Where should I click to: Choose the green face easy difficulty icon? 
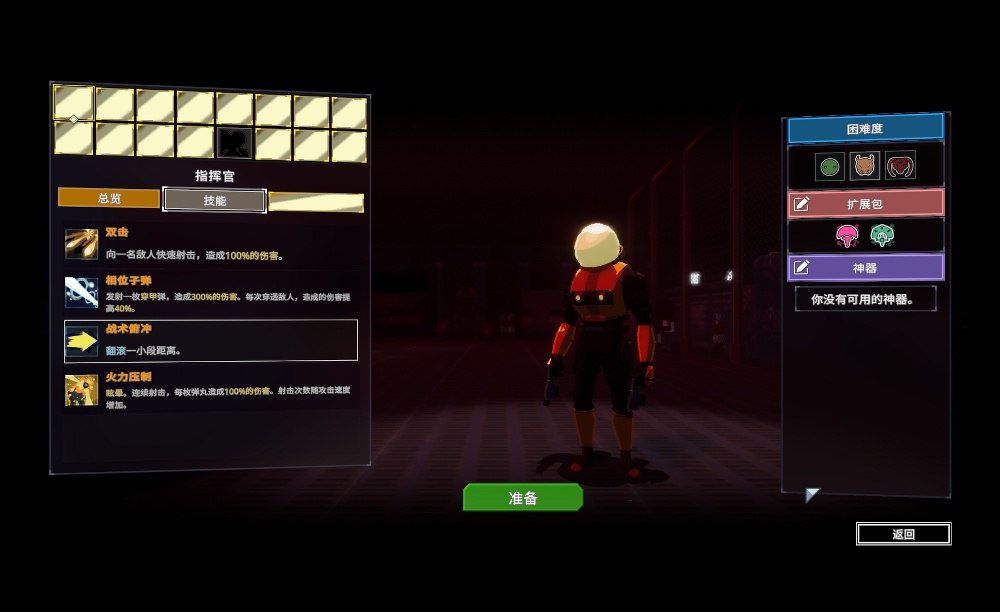tap(829, 166)
